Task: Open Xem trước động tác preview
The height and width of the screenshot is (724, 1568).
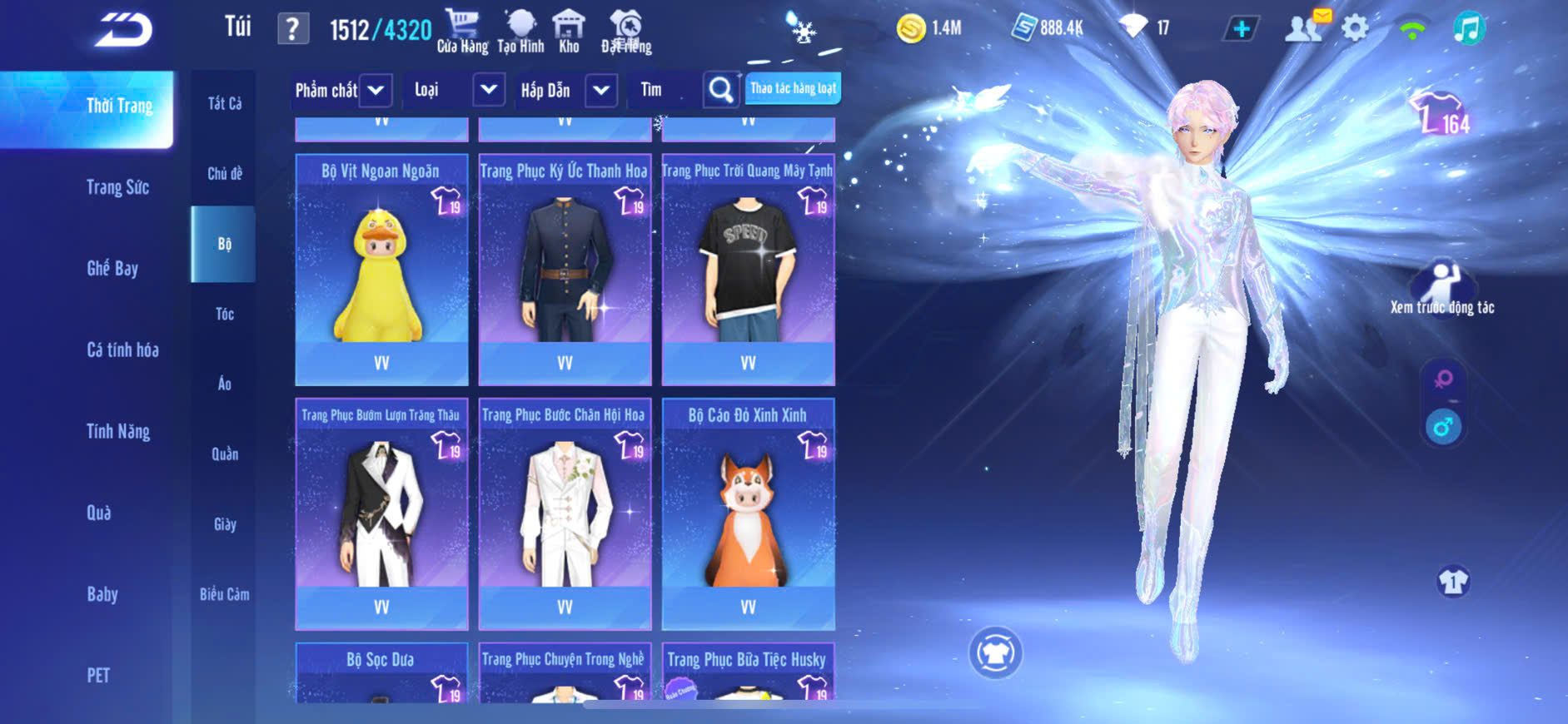Action: 1442,288
